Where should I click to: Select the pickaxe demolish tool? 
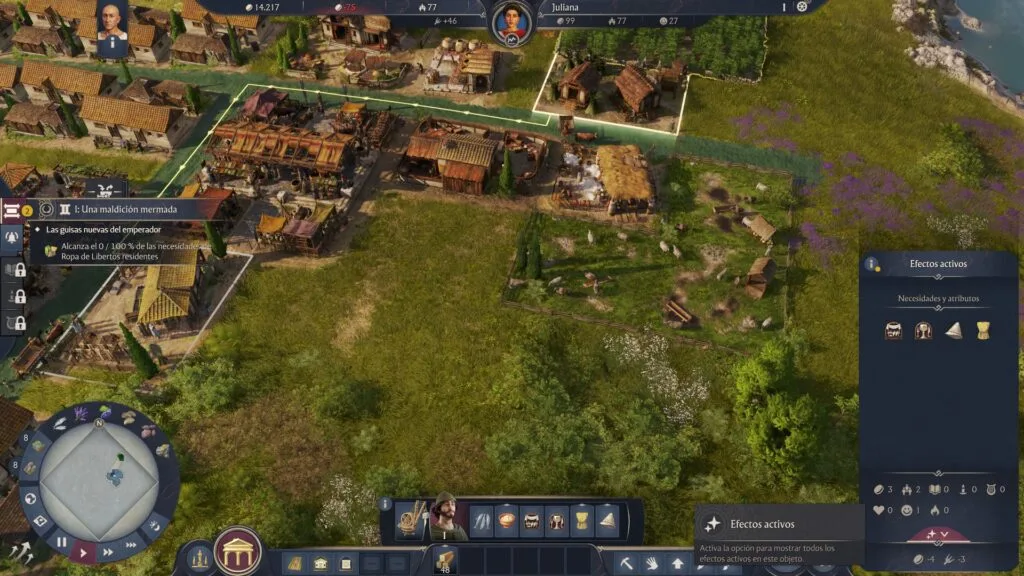click(x=627, y=563)
